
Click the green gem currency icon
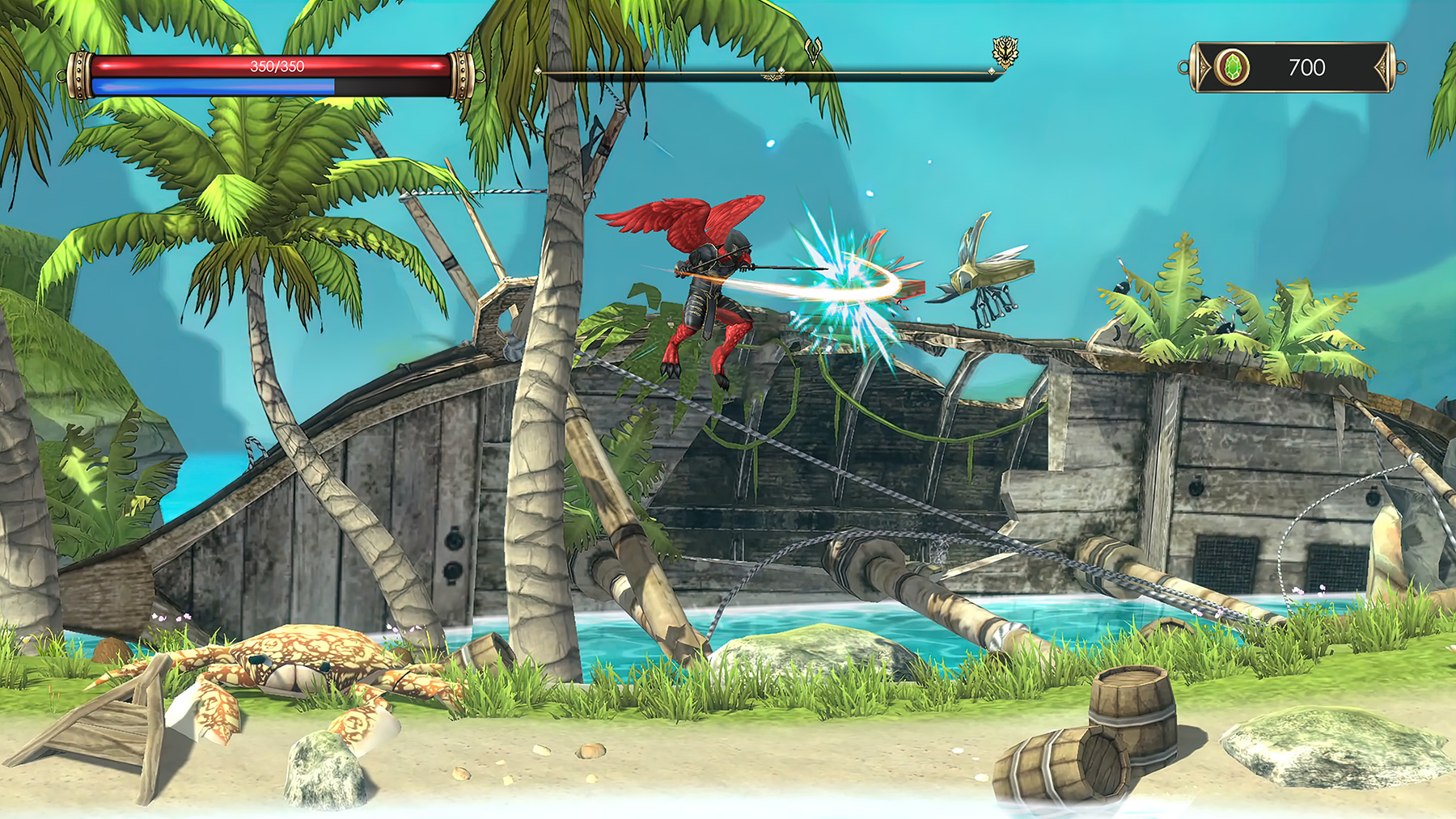tap(1232, 67)
